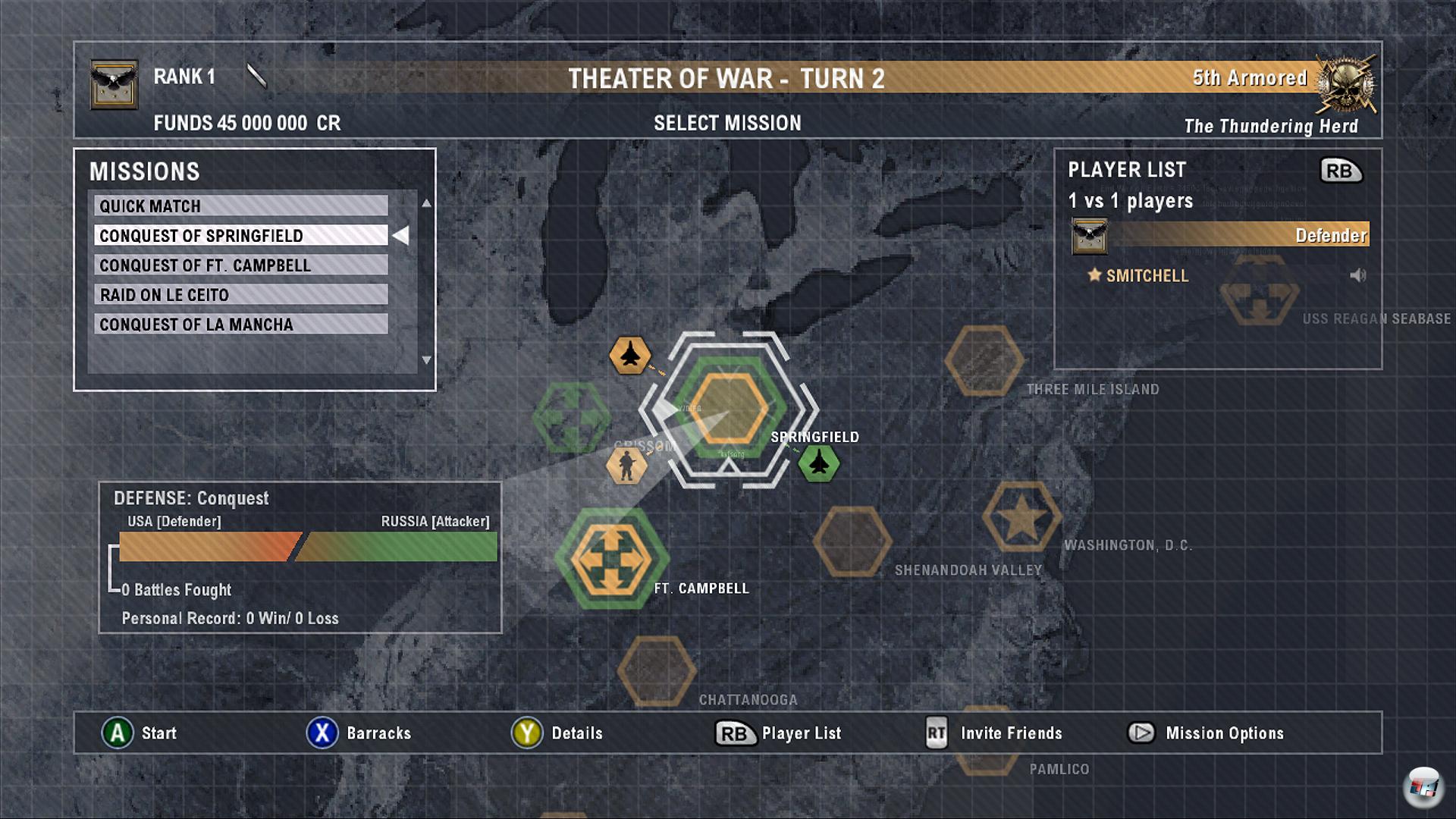This screenshot has width=1456, height=819.
Task: Toggle SMITCHELL's speaker voice icon
Action: coord(1357,275)
